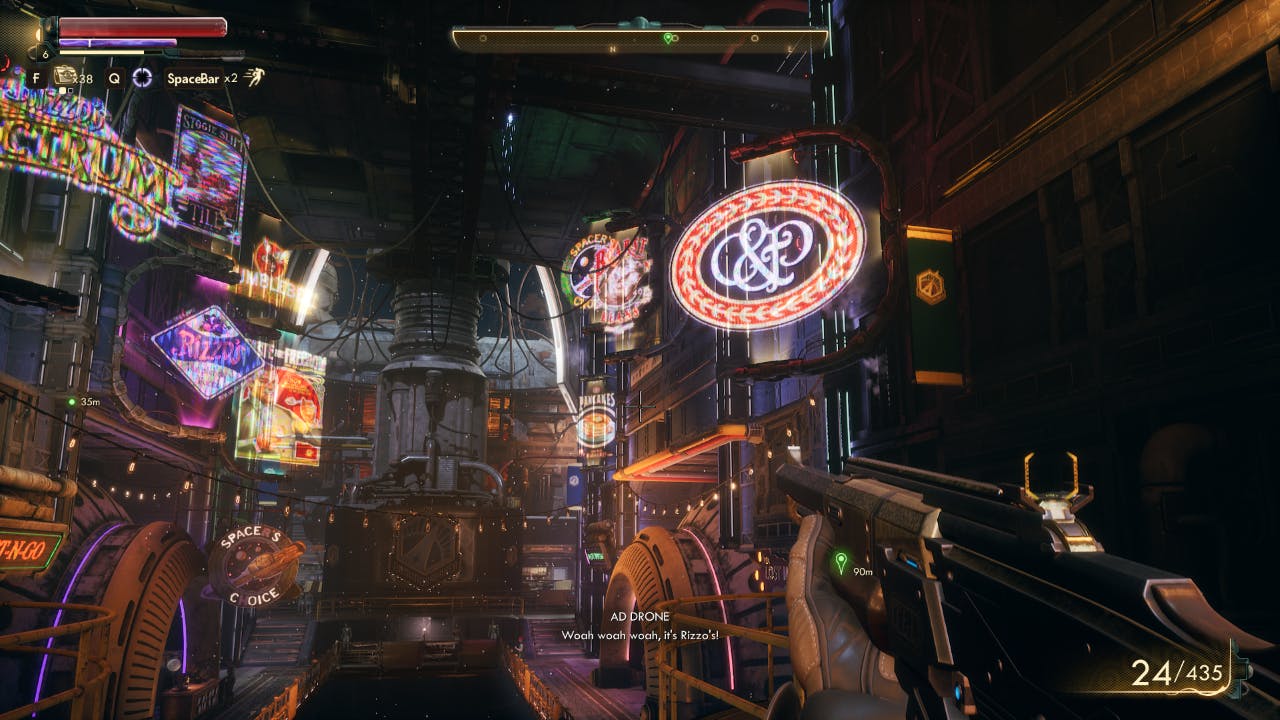Image resolution: width=1280 pixels, height=720 pixels.
Task: Select the sprinting figure dodge icon
Action: [257, 77]
